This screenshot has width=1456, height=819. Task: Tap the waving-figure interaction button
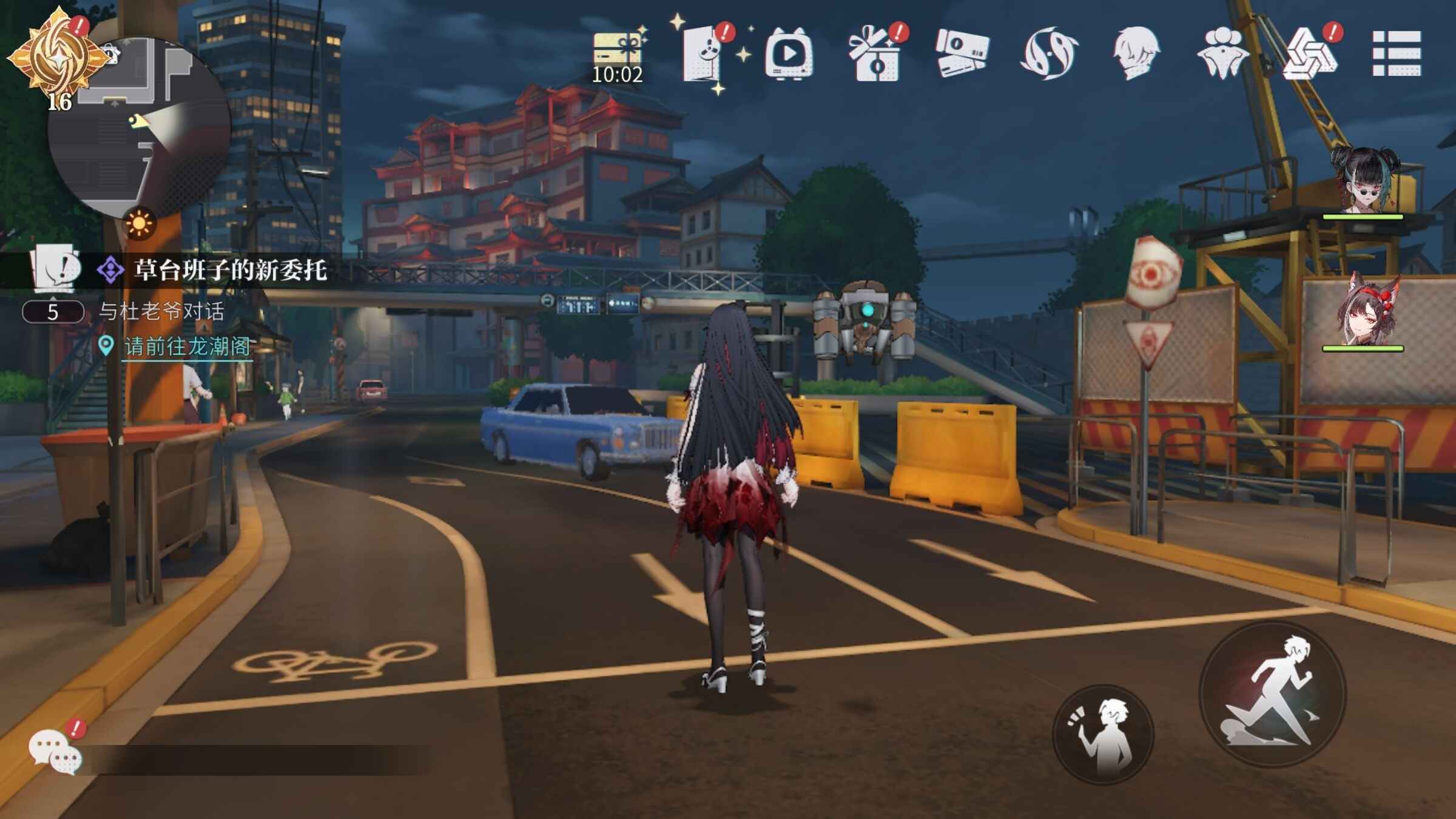pos(1103,734)
